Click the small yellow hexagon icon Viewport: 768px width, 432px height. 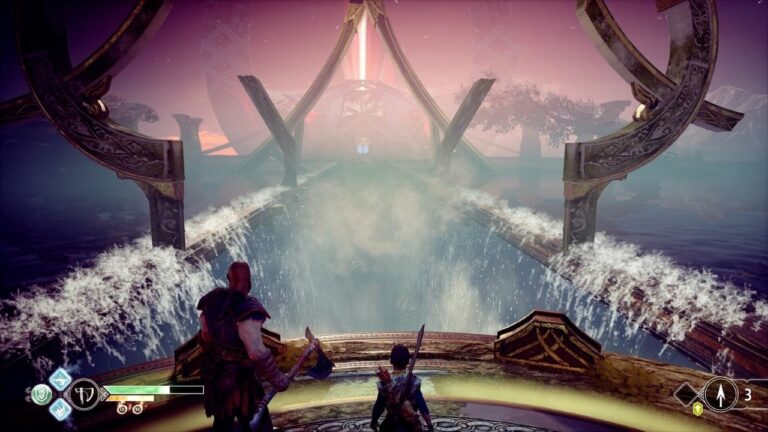pos(697,409)
